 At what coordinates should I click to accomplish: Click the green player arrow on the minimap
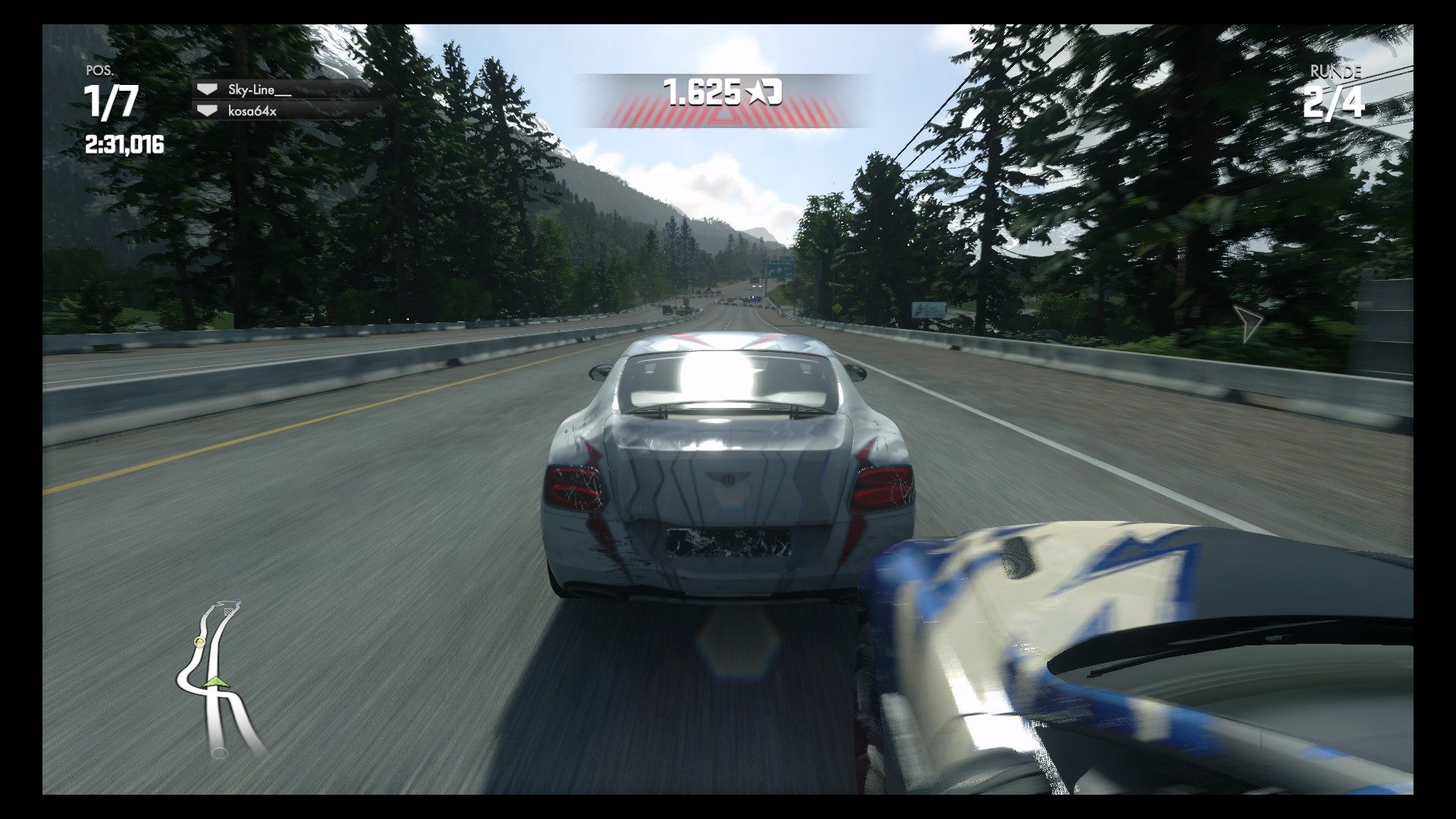pos(215,682)
